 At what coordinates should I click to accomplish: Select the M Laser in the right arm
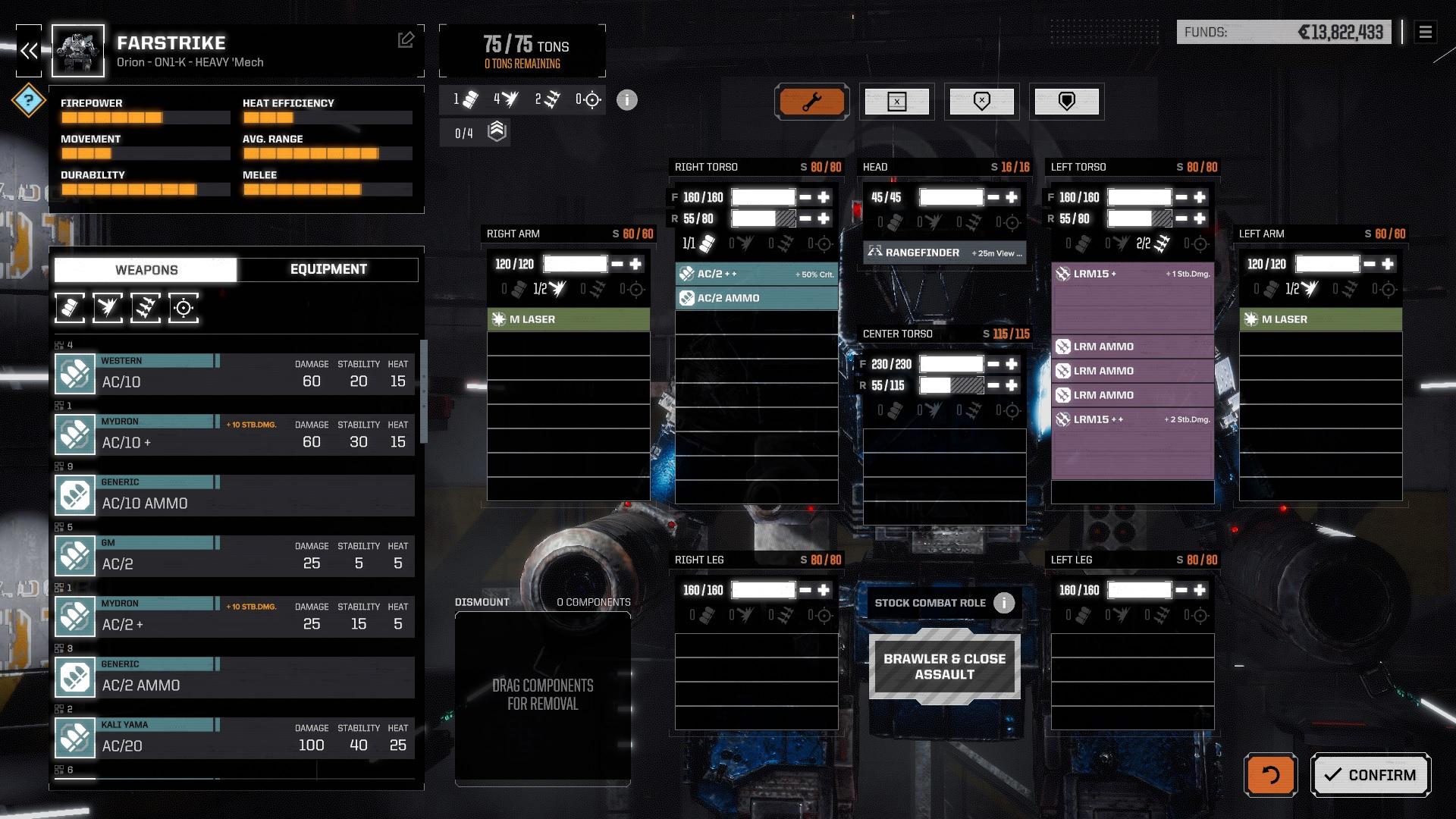[x=568, y=319]
